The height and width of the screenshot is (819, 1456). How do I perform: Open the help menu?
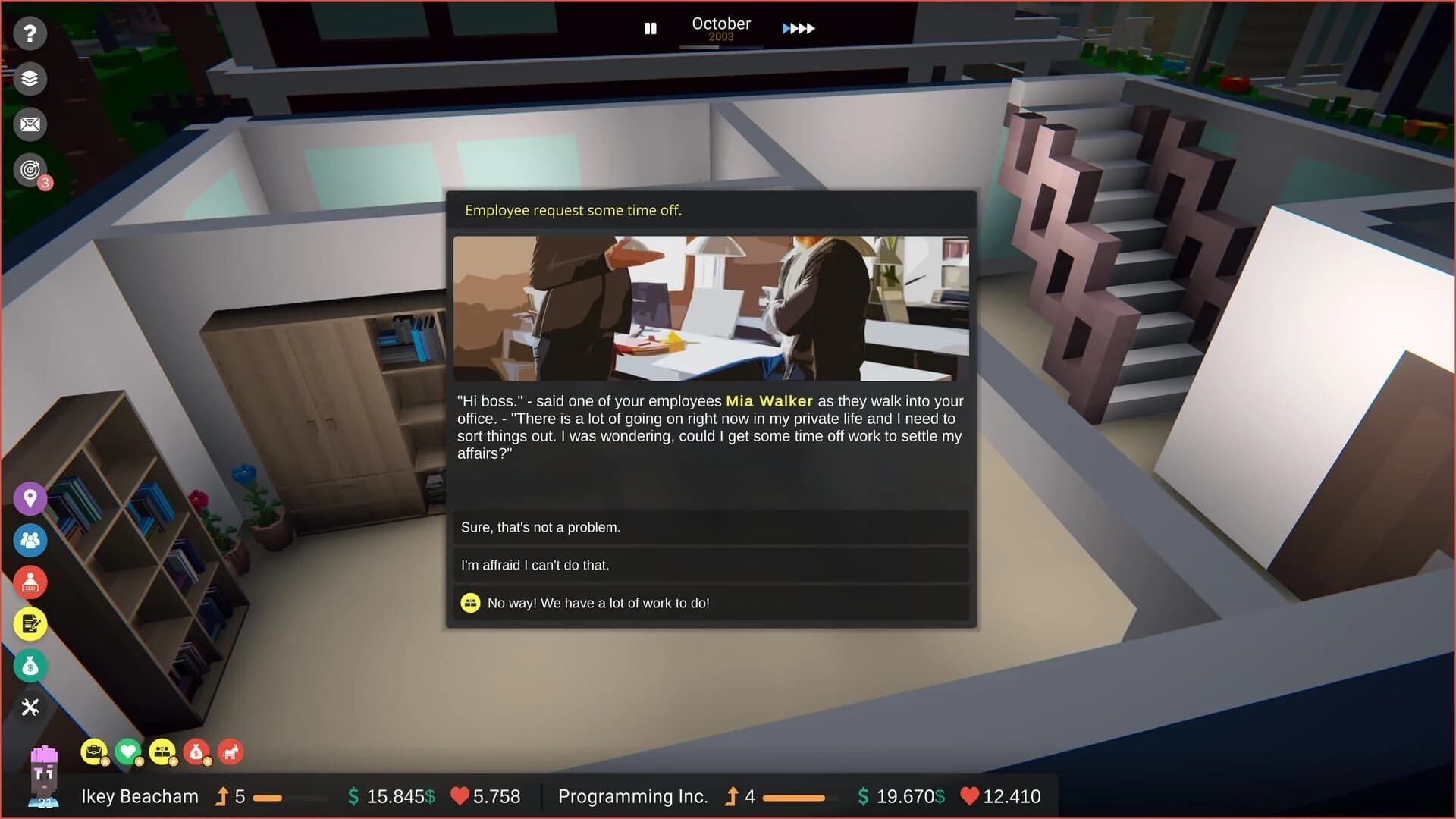tap(30, 33)
